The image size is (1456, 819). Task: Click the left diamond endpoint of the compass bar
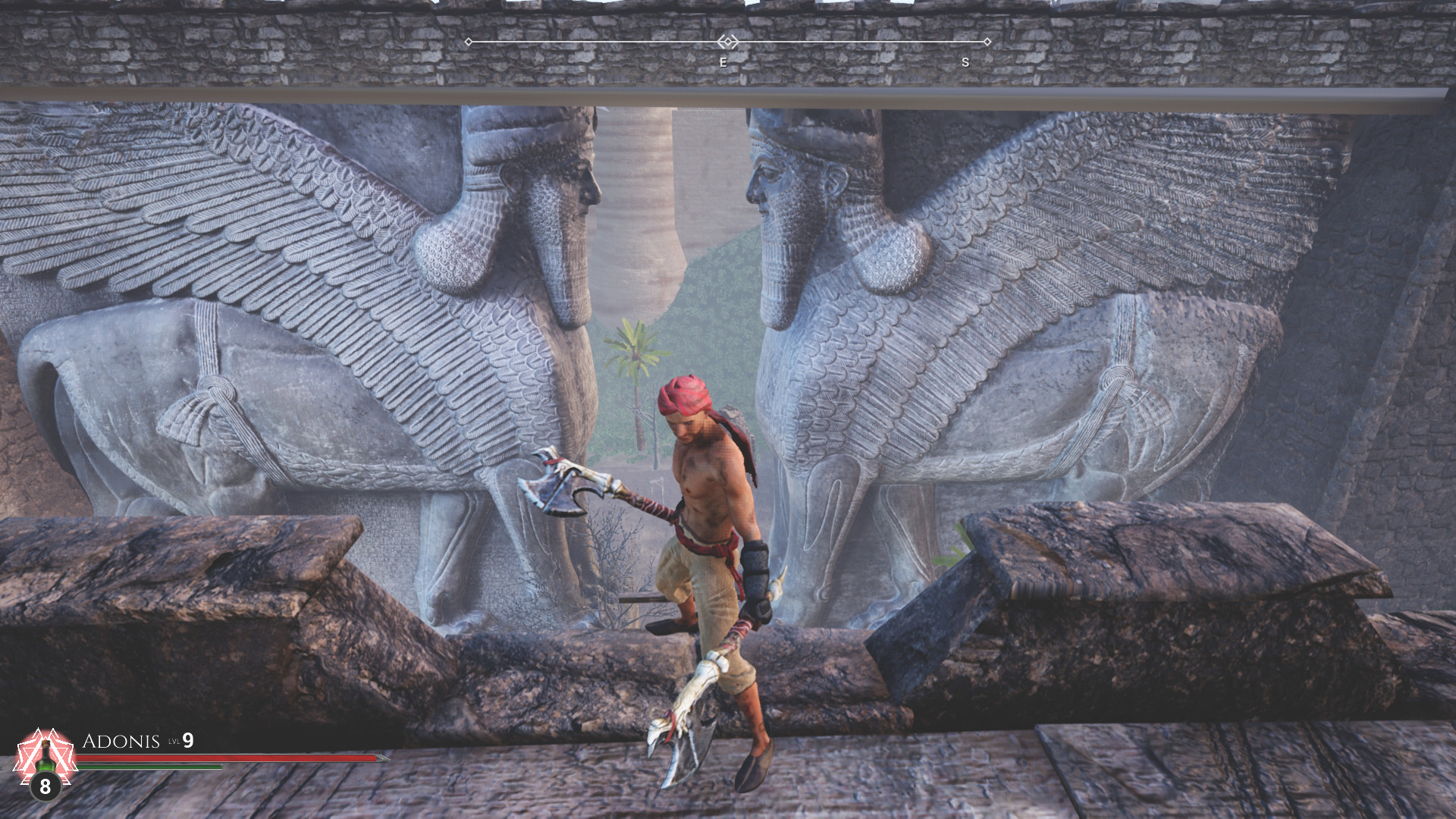[470, 42]
